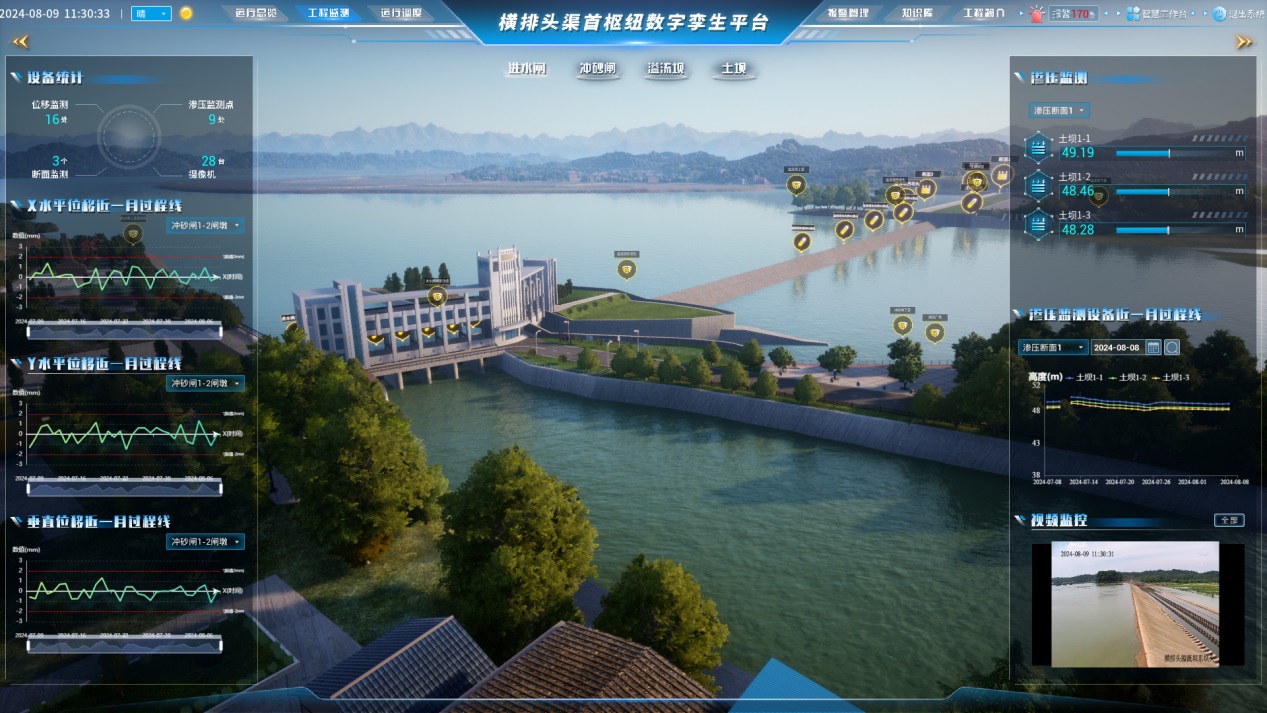Open the 渗压断面1 dropdown under 渗压监测 header
Image resolution: width=1267 pixels, height=713 pixels.
1059,110
